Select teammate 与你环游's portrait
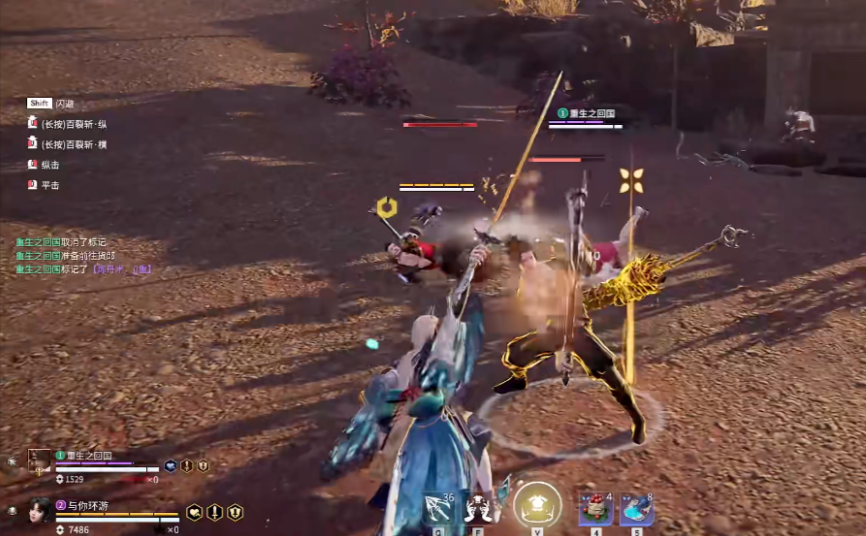Viewport: 866px width, 536px height. (40, 510)
